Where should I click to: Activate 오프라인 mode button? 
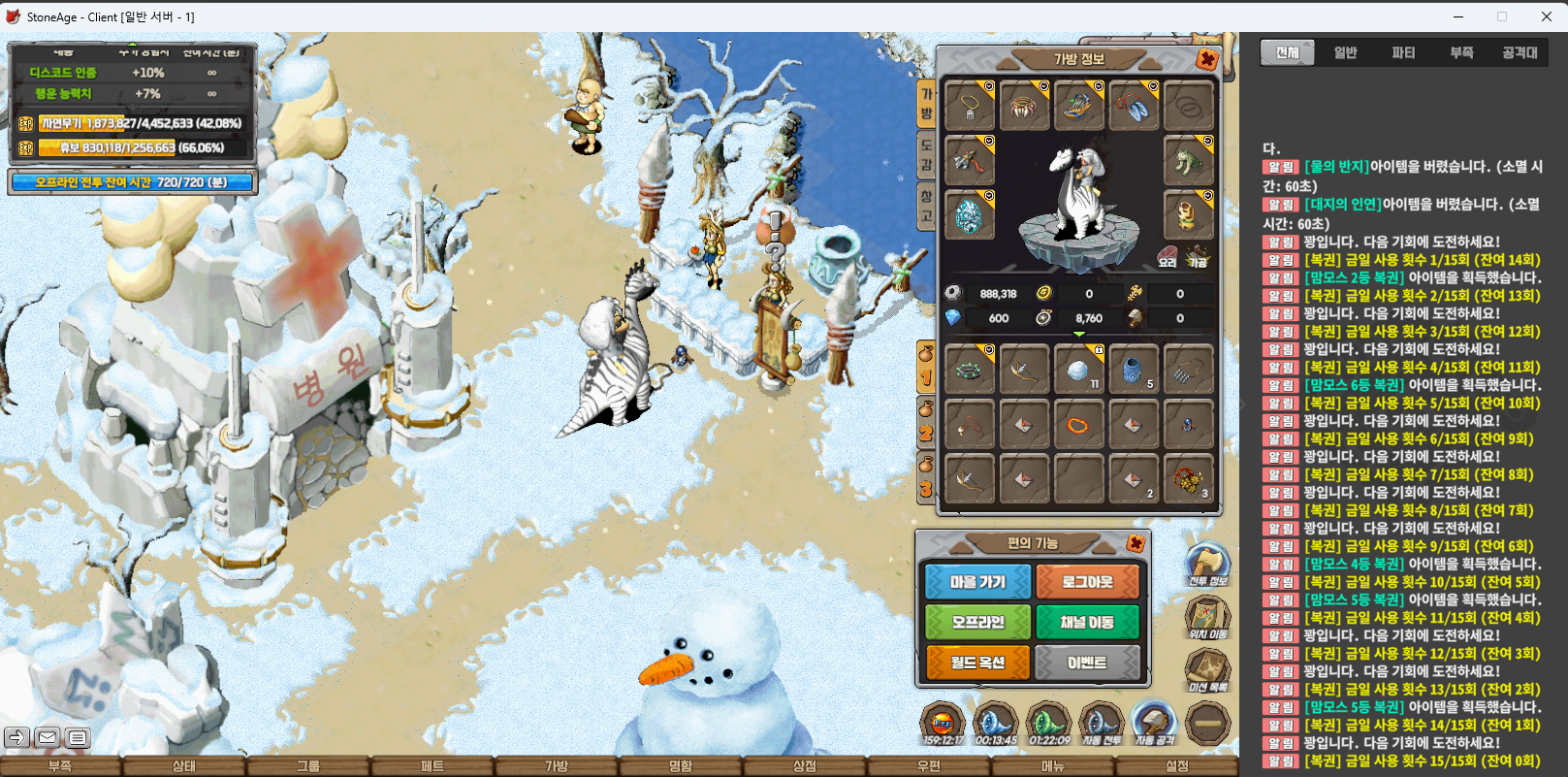(977, 622)
